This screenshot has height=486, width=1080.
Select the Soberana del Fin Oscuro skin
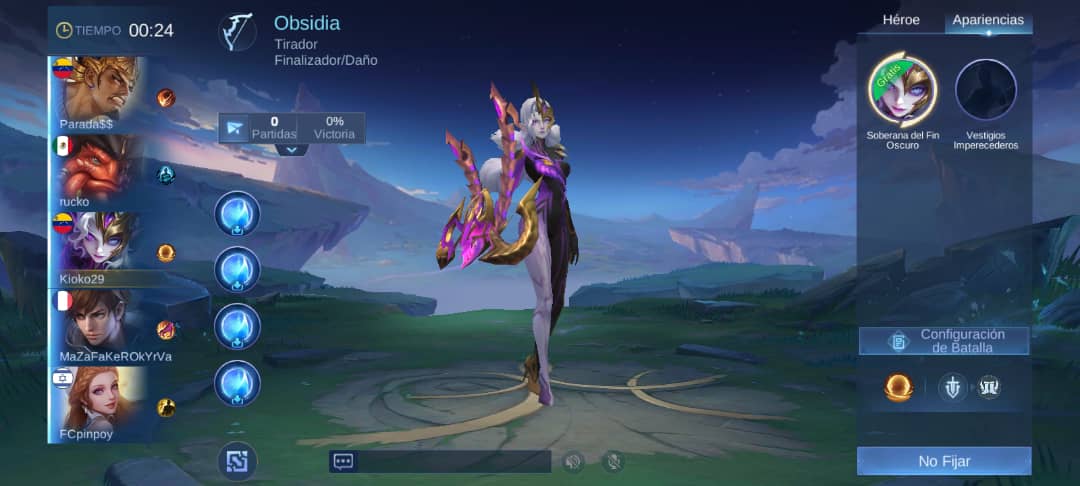click(x=902, y=91)
